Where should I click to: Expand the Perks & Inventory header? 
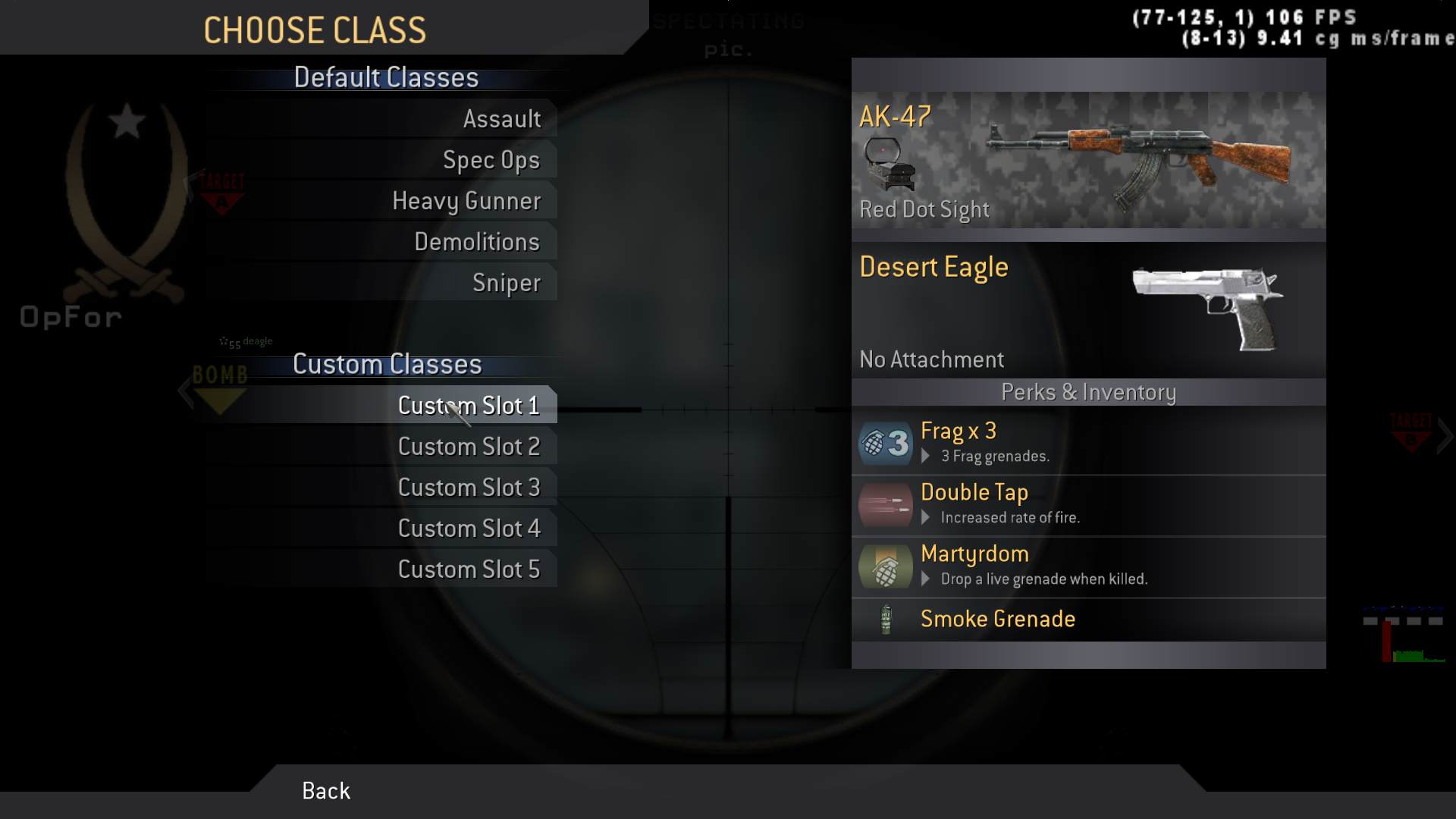point(1087,392)
